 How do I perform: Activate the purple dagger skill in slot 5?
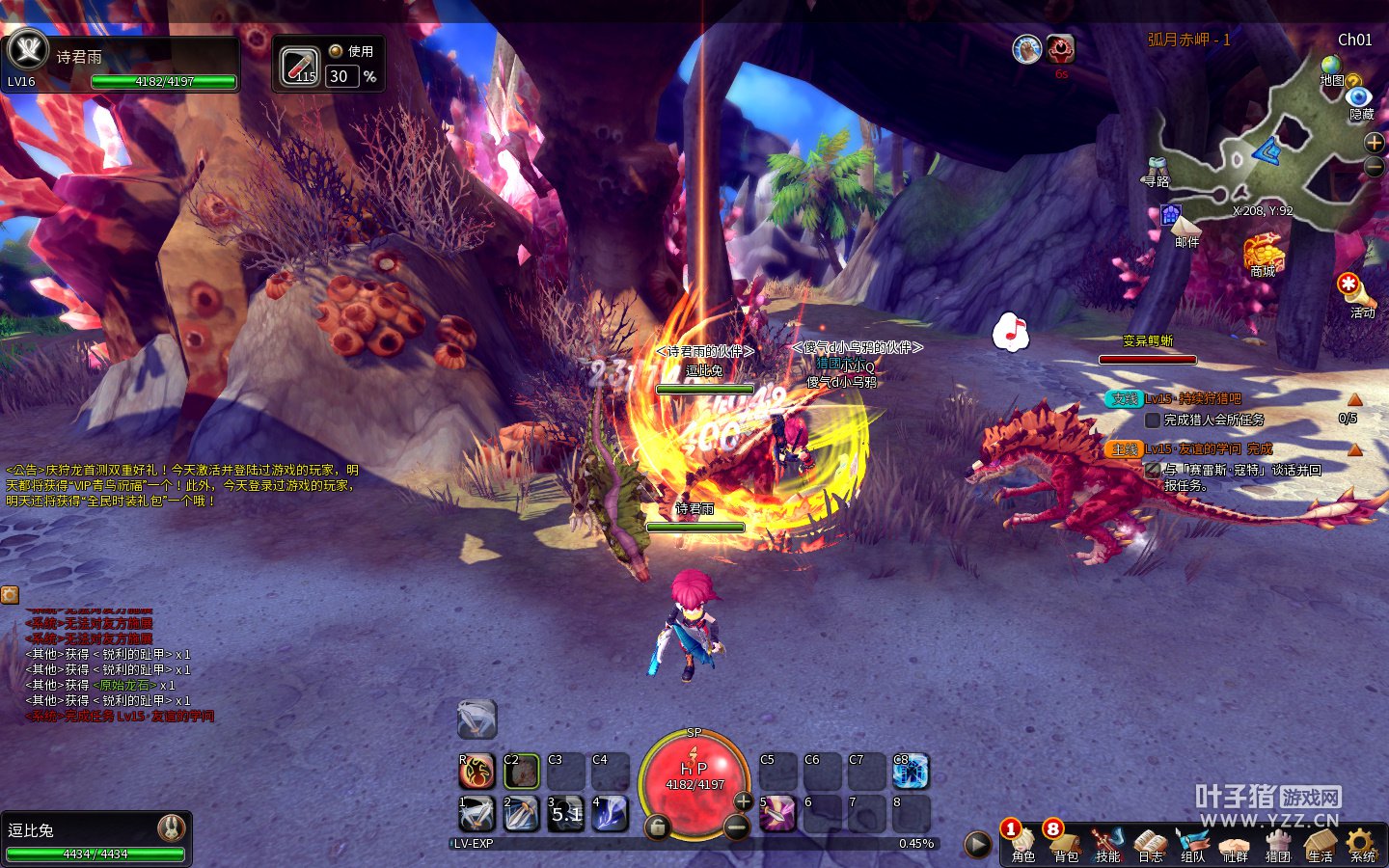(x=777, y=814)
